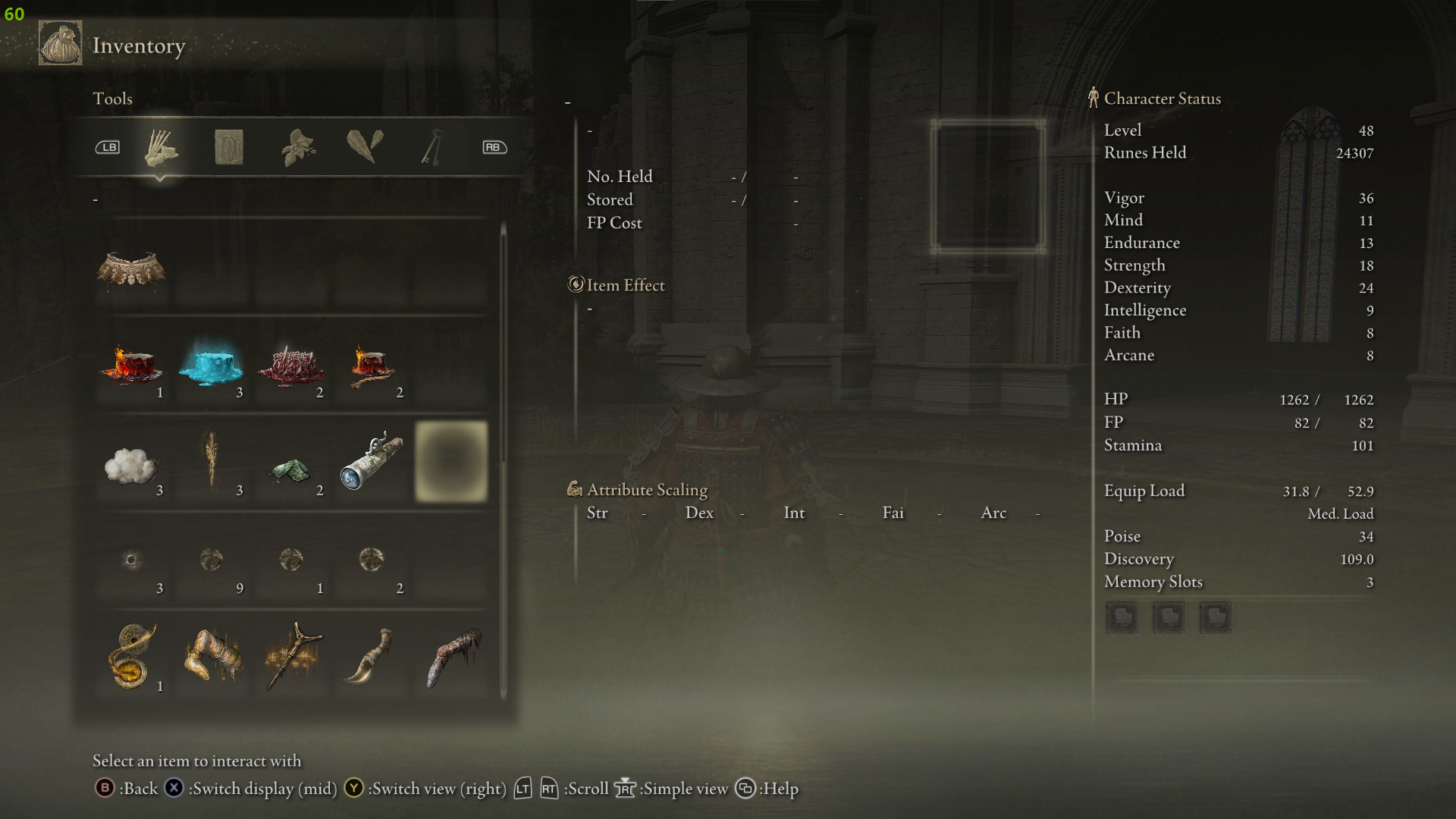Switch to the Ashes of War tab
This screenshot has height=819, width=1456.
pos(228,147)
